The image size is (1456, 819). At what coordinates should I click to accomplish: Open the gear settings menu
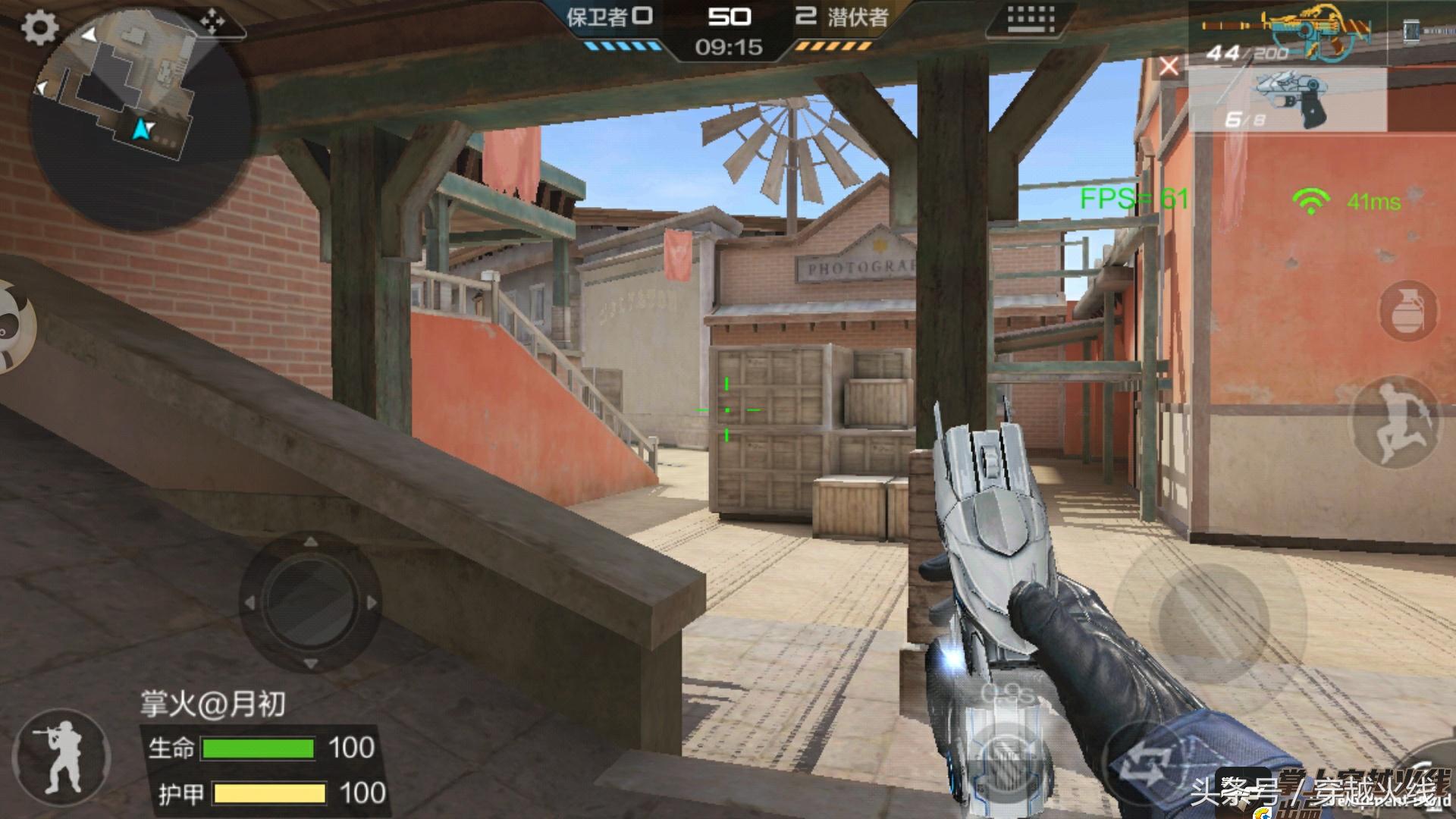point(39,28)
